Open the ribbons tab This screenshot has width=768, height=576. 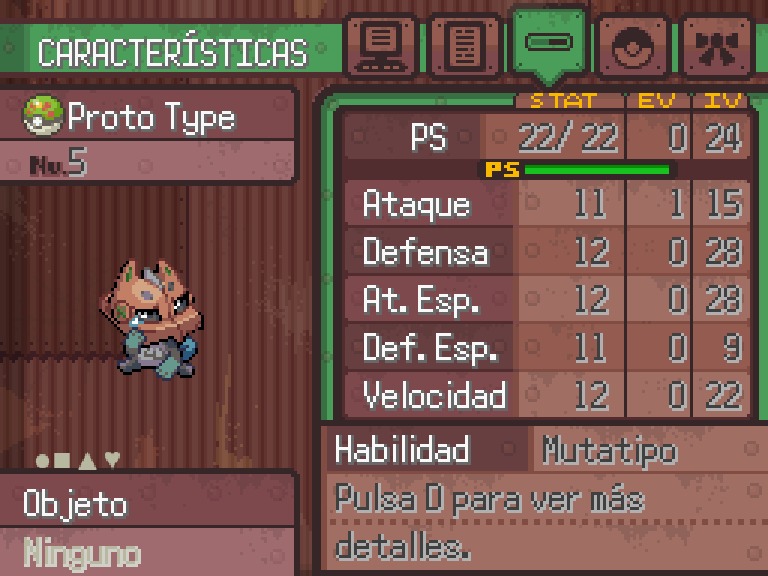[x=717, y=46]
